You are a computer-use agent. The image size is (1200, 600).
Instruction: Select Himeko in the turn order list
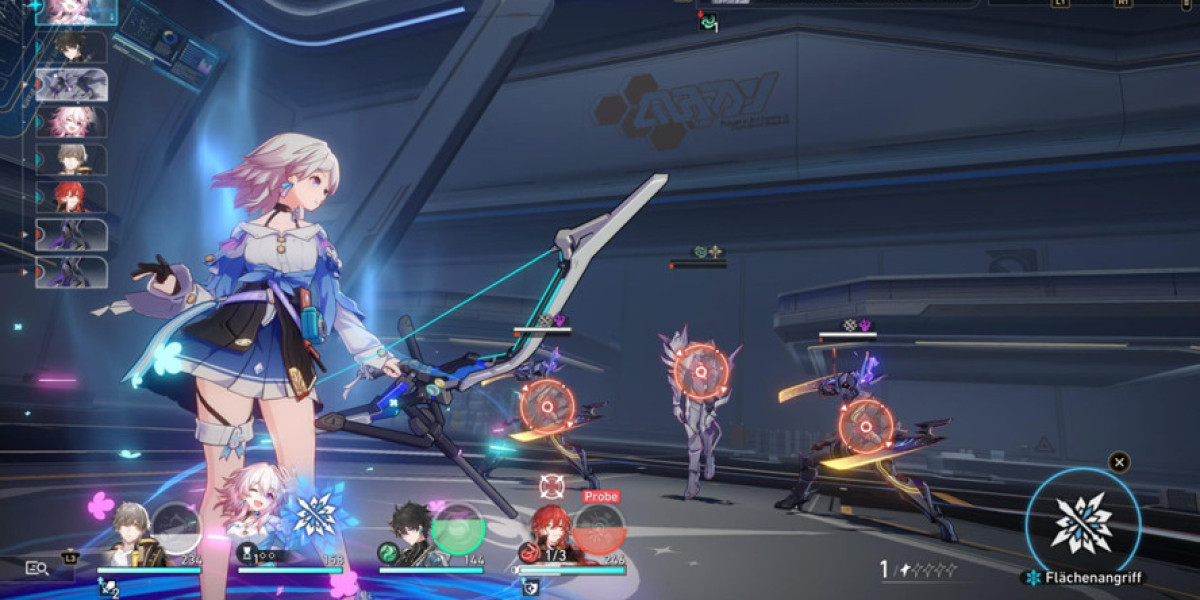coord(71,196)
